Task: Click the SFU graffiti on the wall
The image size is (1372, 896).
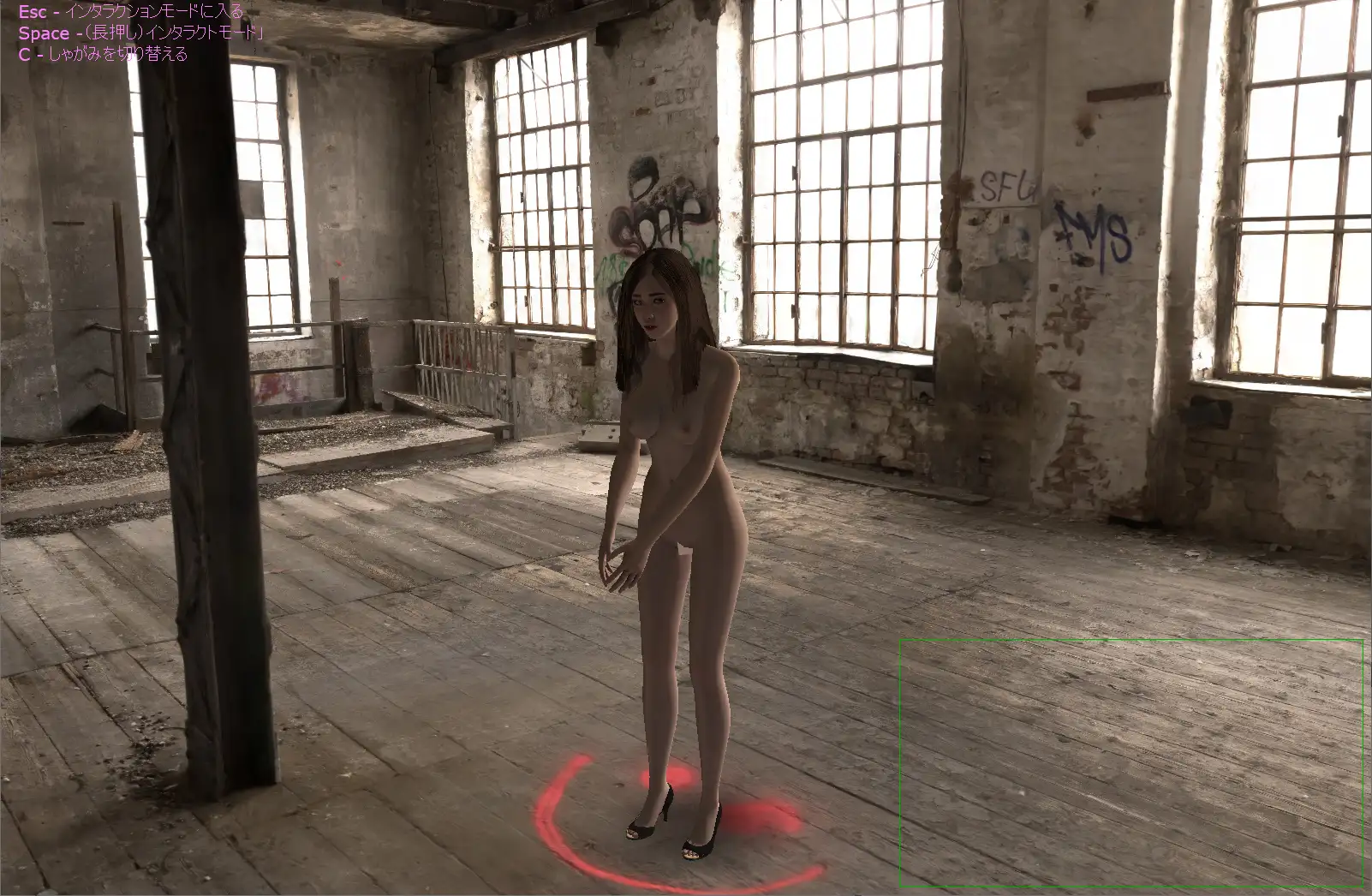Action: coord(1006,184)
